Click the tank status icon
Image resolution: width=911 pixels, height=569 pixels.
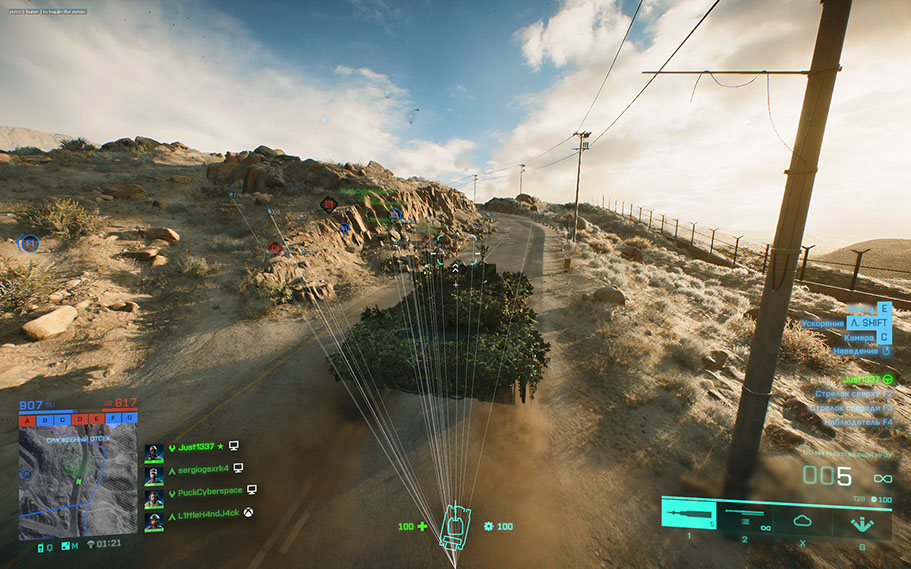tap(455, 526)
